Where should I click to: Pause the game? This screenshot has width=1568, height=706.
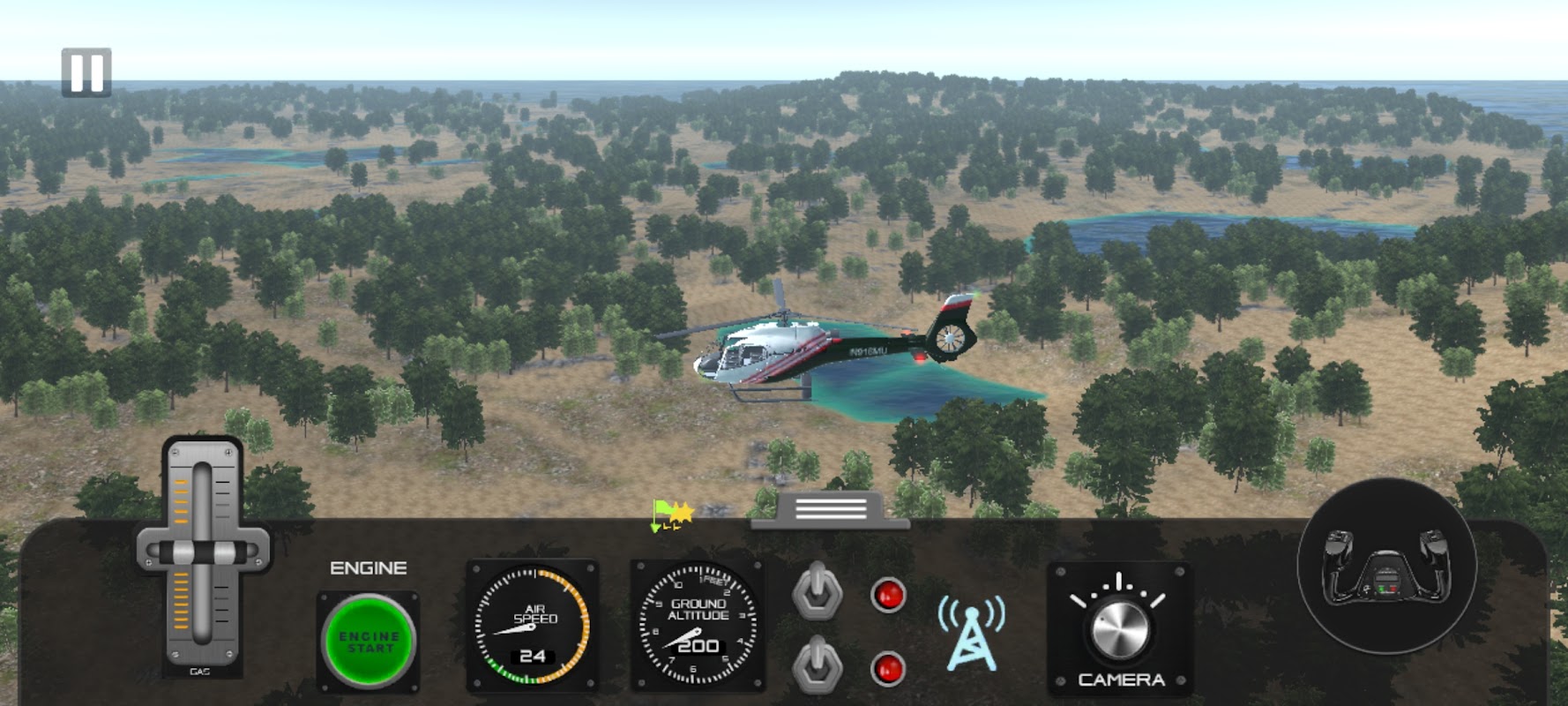(x=86, y=72)
